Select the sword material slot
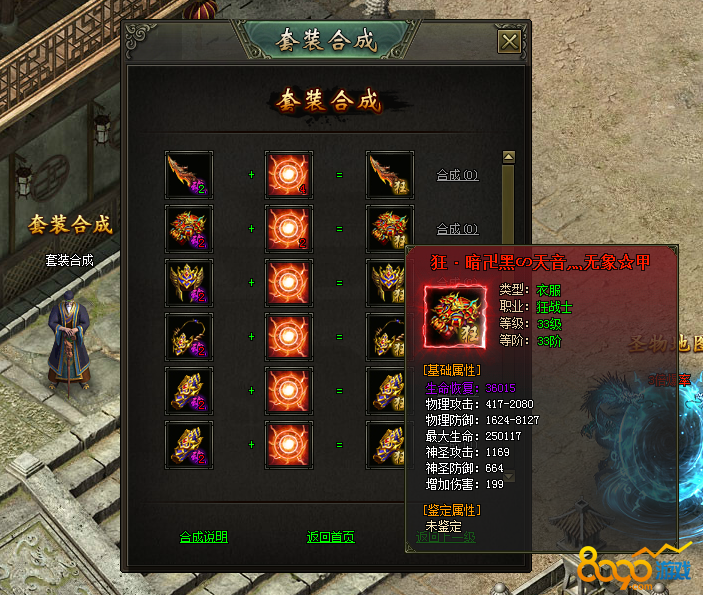 [x=189, y=175]
